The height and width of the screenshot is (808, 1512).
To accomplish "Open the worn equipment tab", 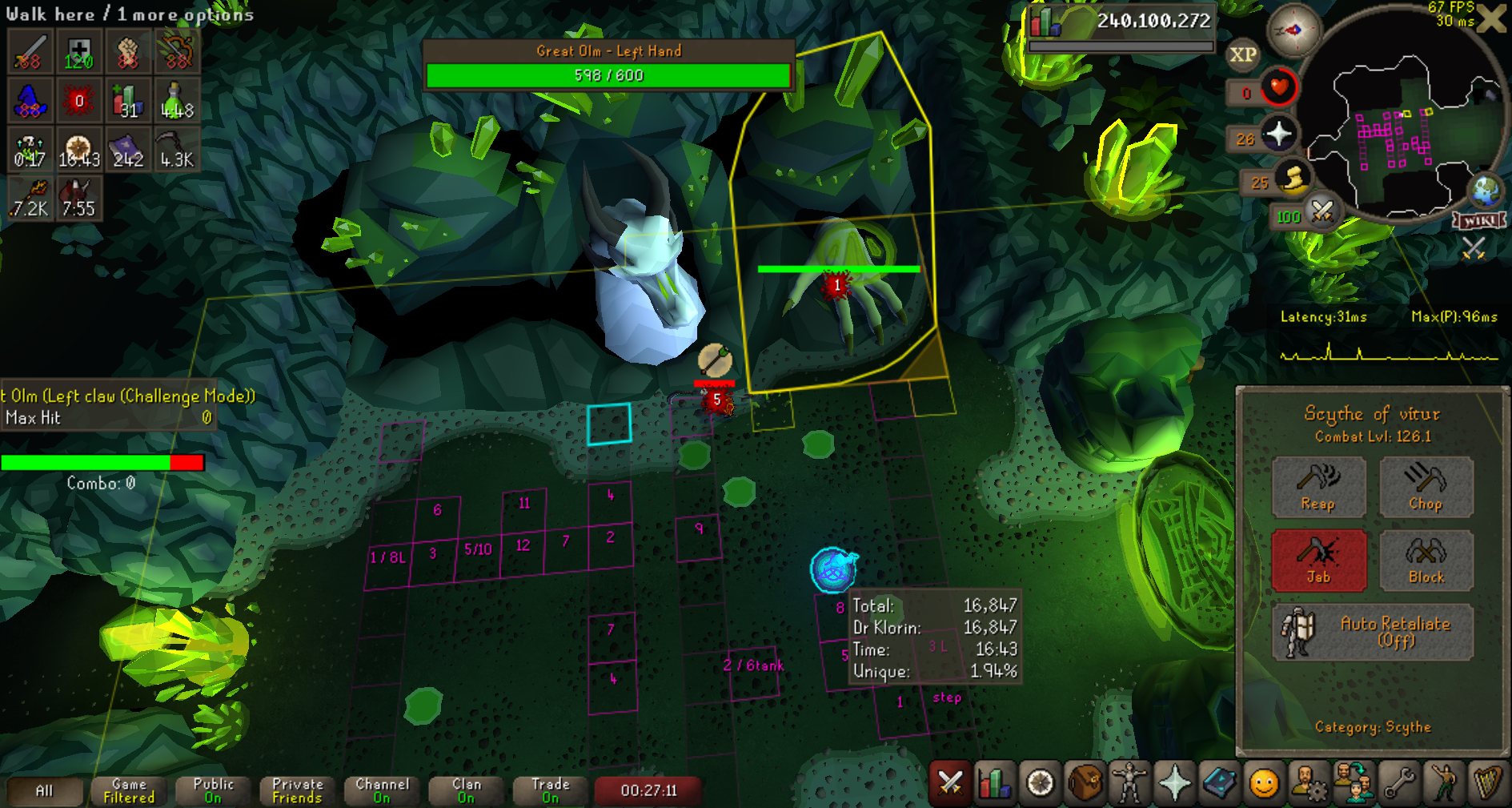I will [1129, 782].
